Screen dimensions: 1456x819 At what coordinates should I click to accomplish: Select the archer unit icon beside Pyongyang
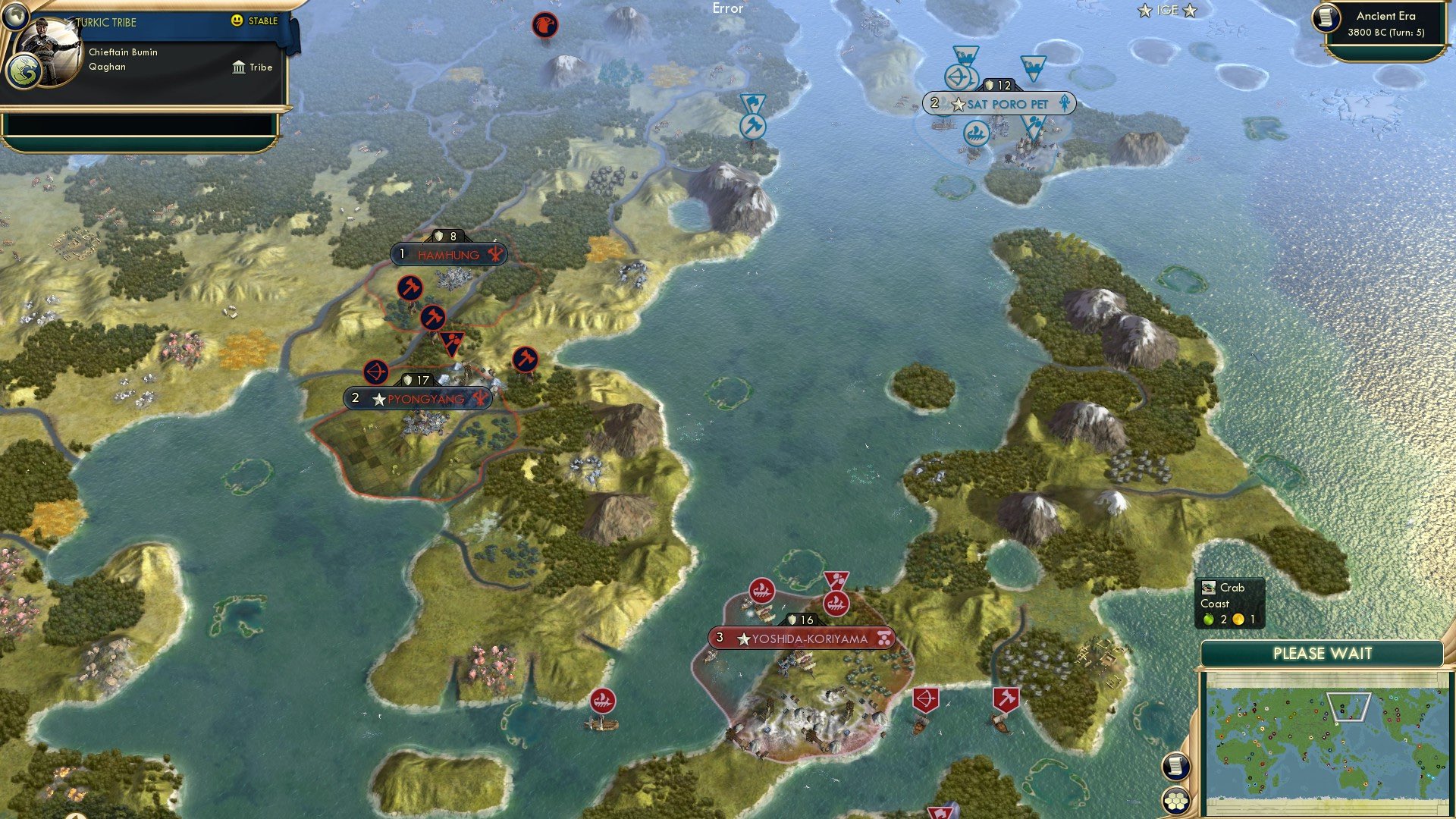[377, 373]
